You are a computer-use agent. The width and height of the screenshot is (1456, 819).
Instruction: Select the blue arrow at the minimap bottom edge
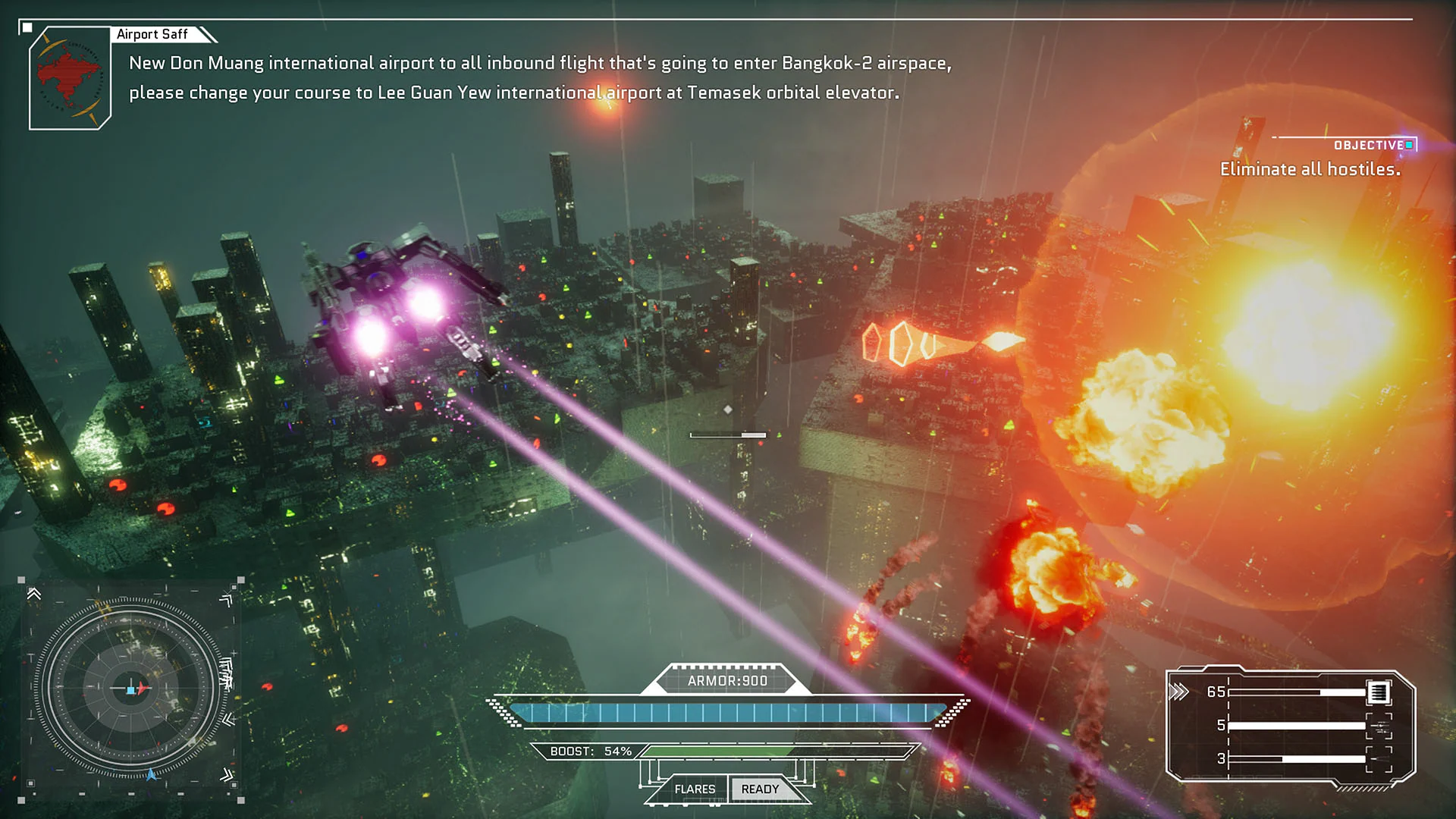pyautogui.click(x=151, y=776)
